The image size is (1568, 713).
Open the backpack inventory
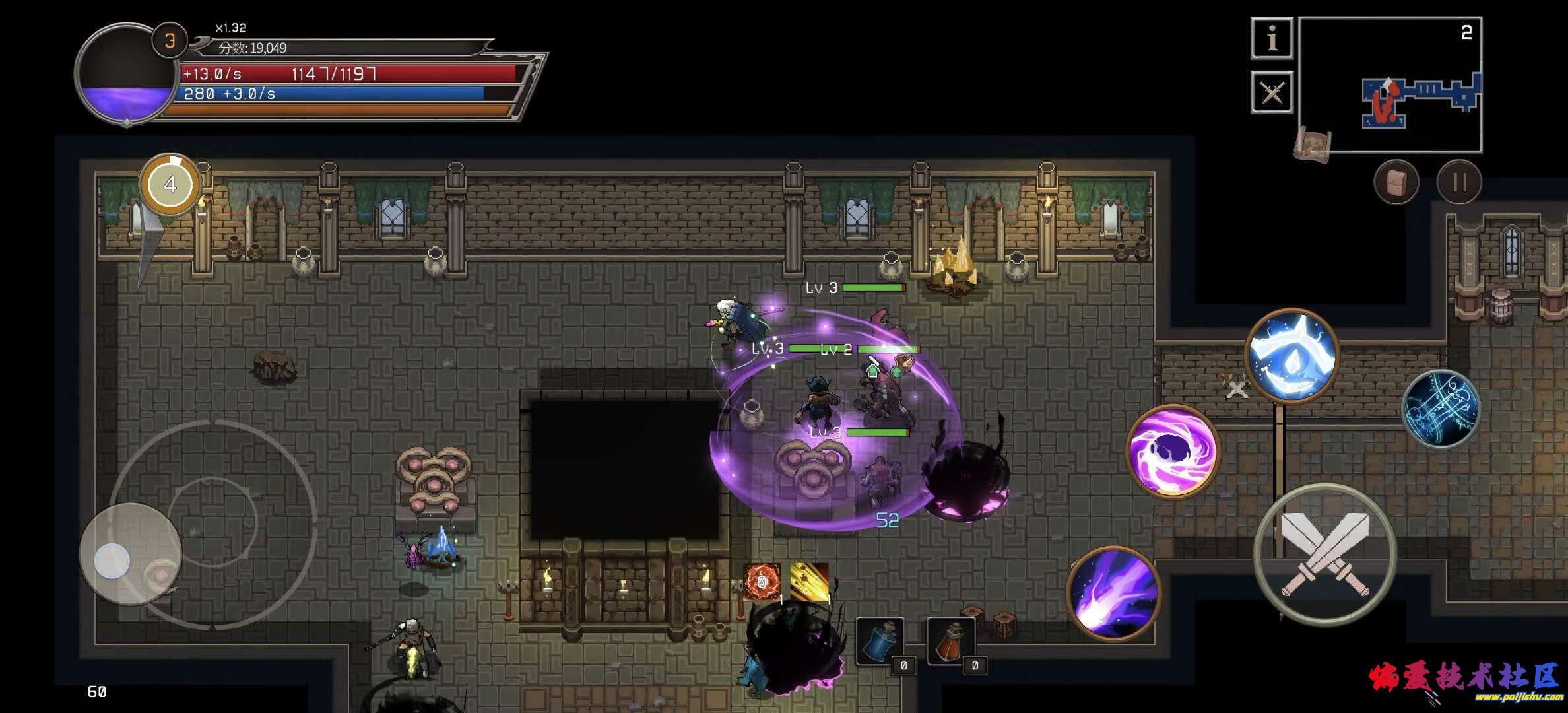click(x=1396, y=182)
